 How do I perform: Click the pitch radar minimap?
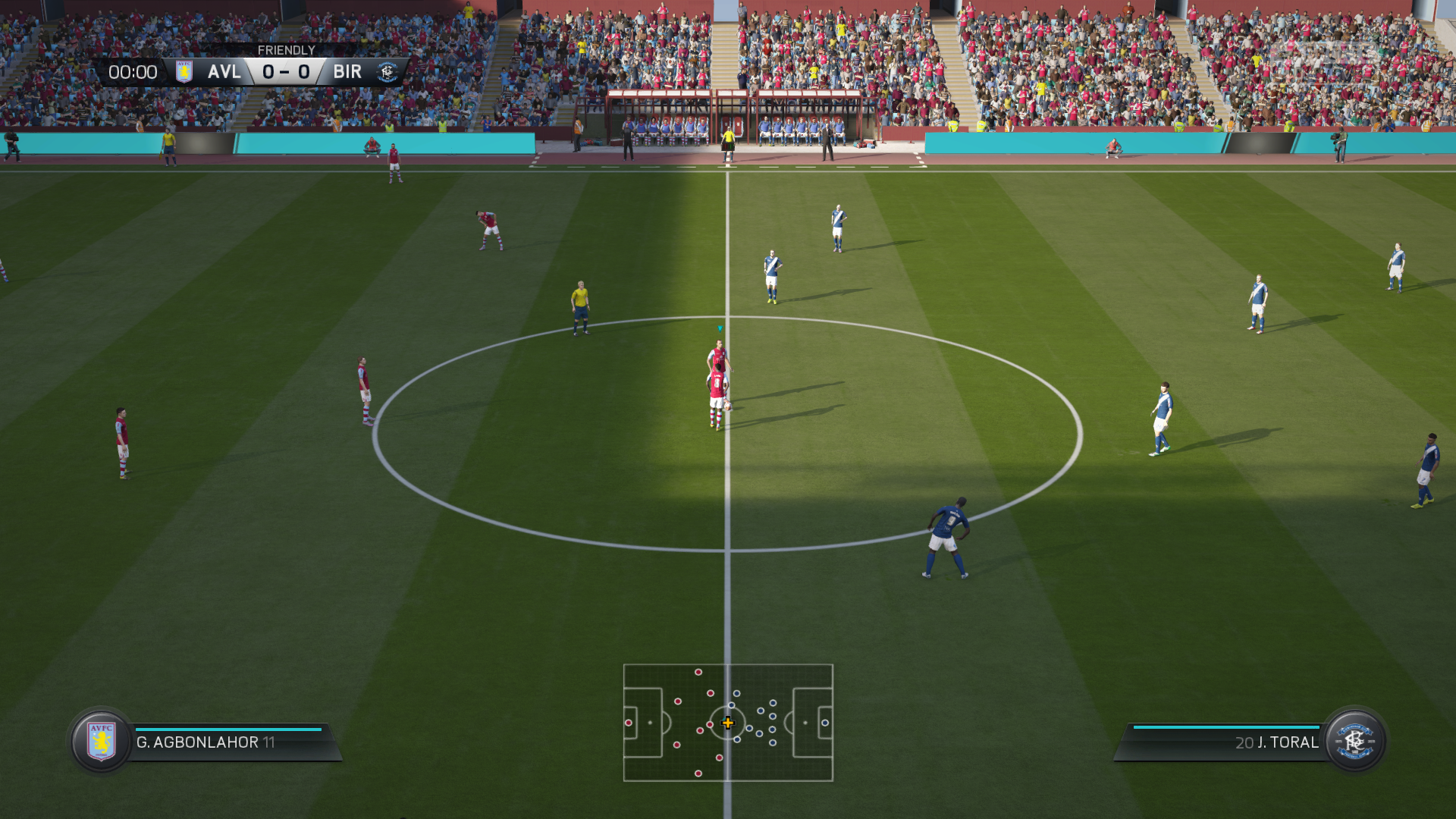tap(728, 723)
